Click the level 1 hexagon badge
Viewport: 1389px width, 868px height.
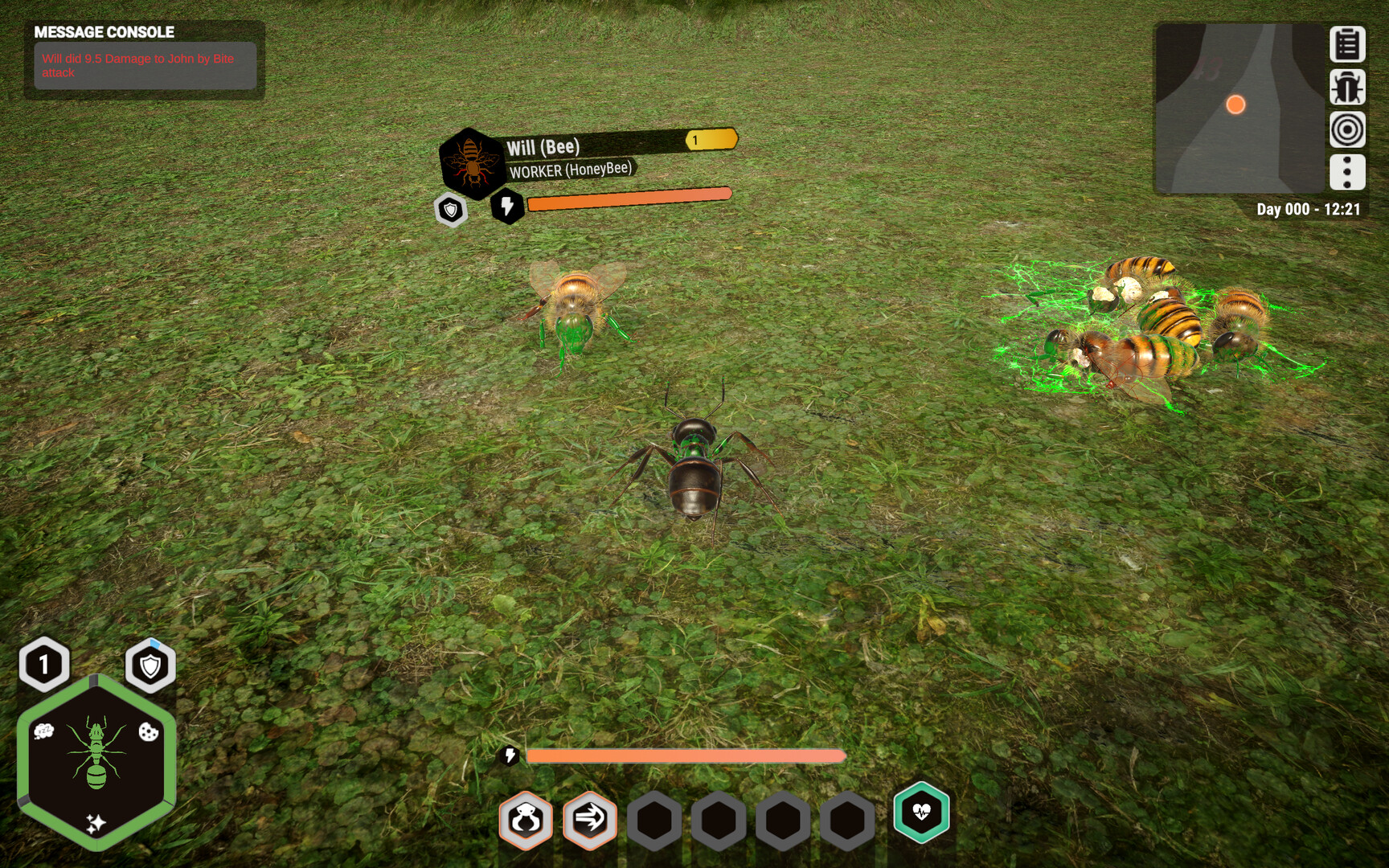(44, 664)
